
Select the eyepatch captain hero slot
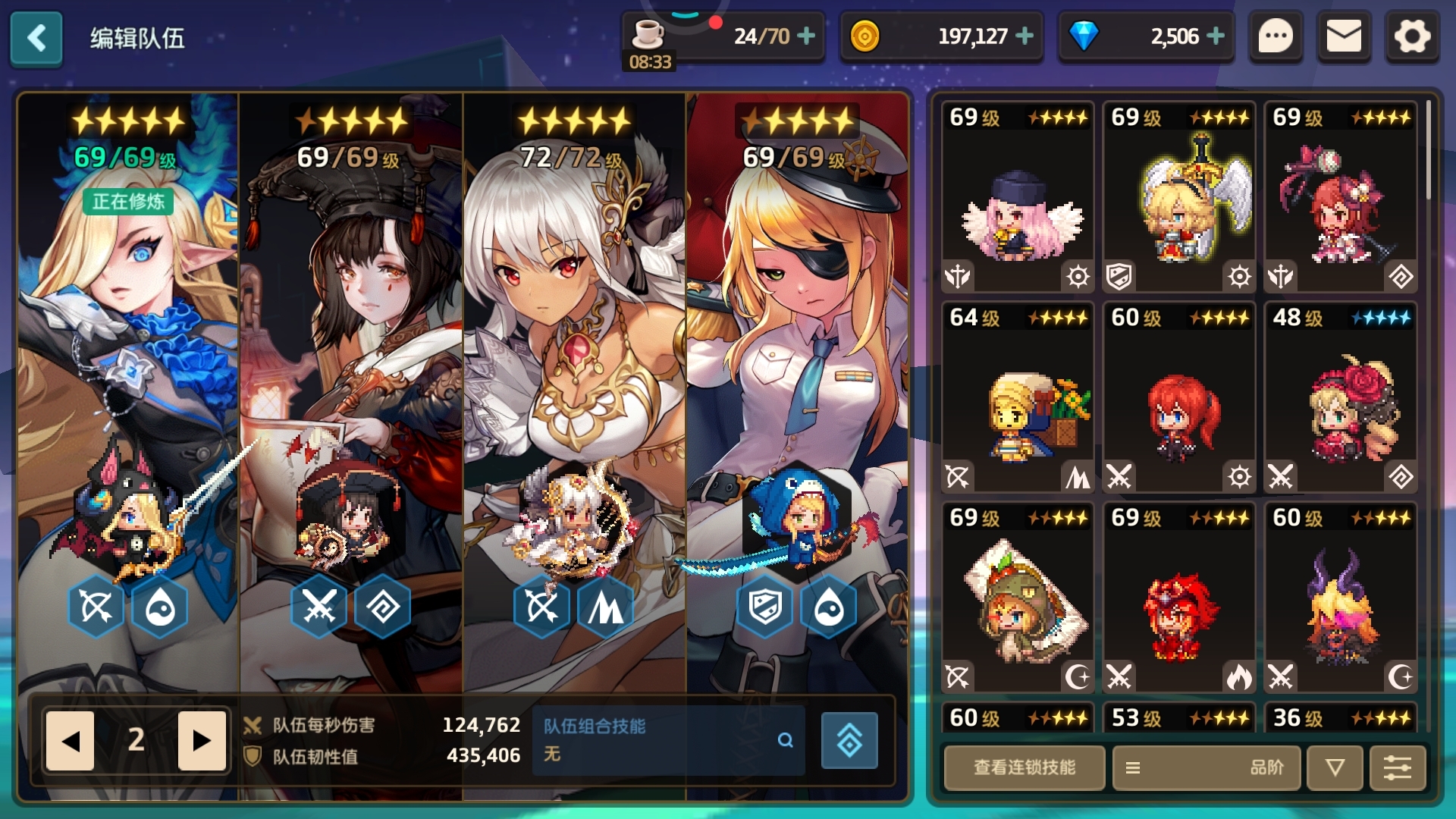pos(797,379)
